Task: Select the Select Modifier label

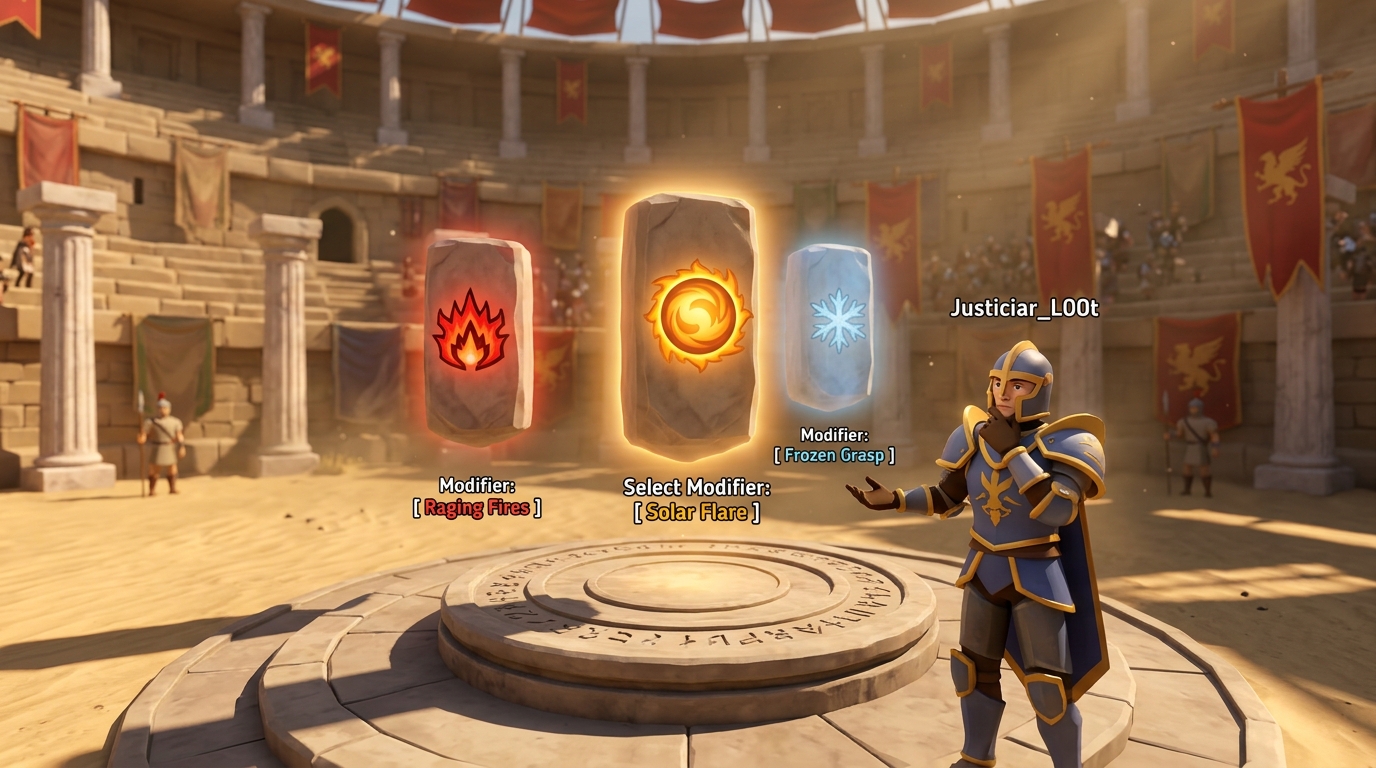Action: [696, 488]
